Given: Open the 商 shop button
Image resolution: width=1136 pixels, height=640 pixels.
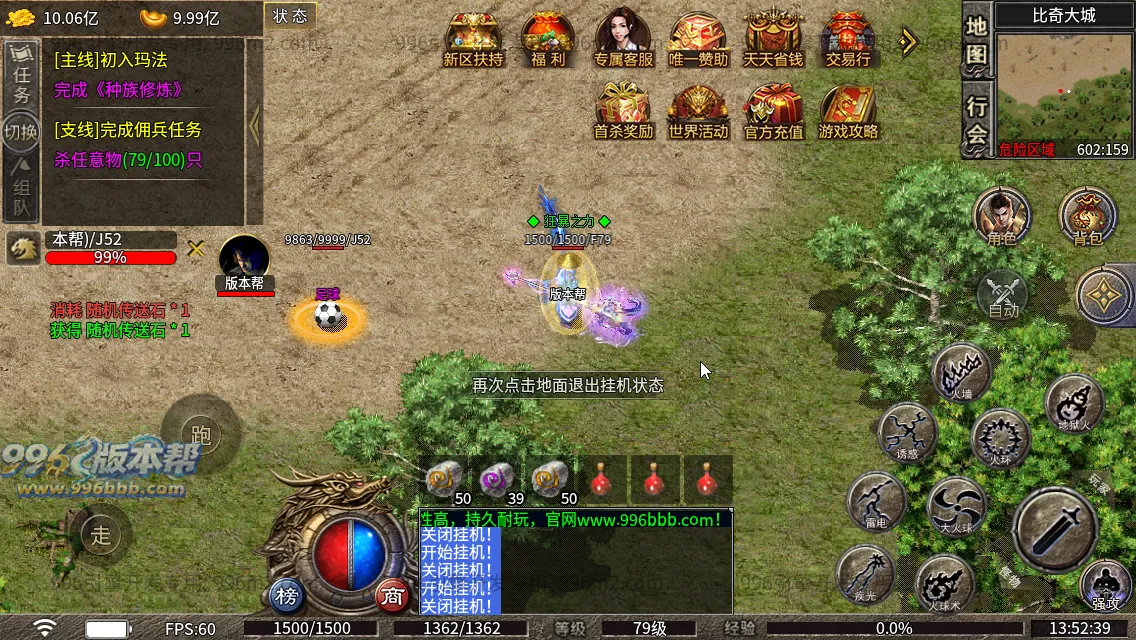Looking at the screenshot, I should tap(394, 597).
